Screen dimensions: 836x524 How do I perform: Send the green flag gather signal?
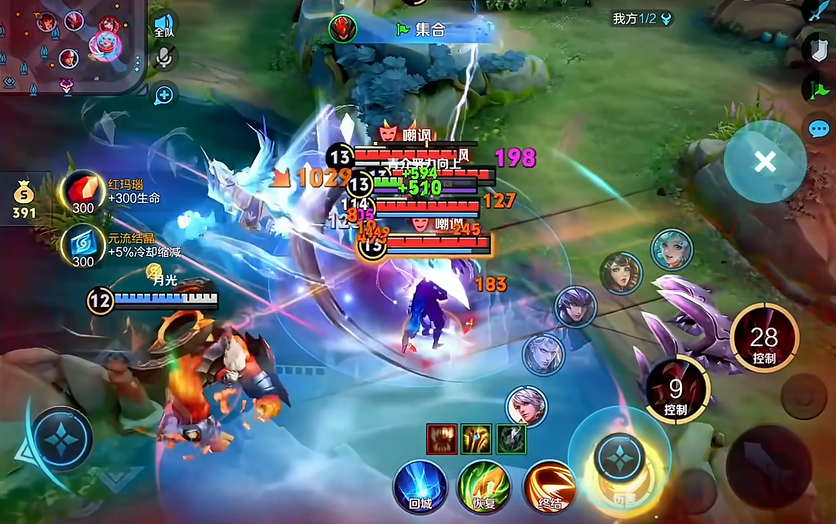pos(819,89)
